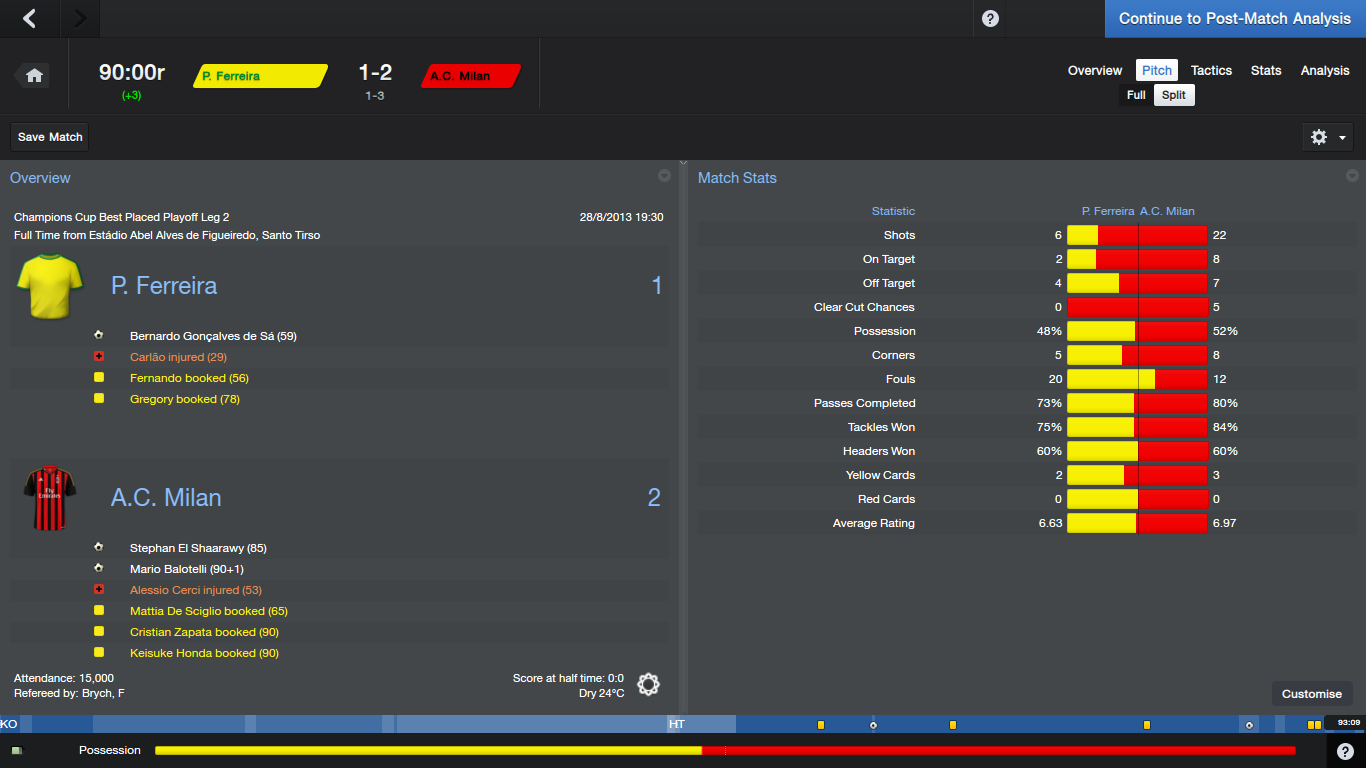Image resolution: width=1366 pixels, height=768 pixels.
Task: Open the Stats tab
Action: (x=1266, y=71)
